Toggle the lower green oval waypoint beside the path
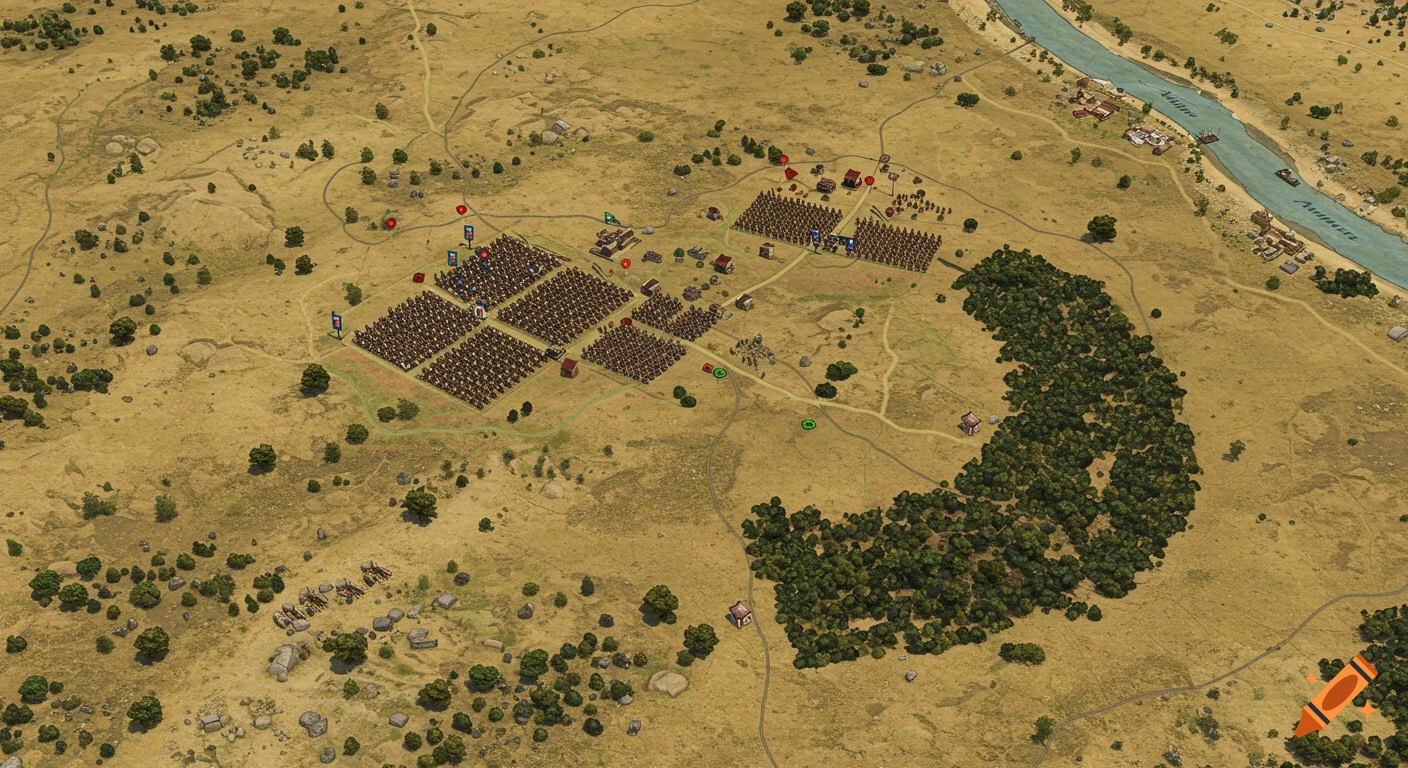Screen dimensions: 1408x768 pos(807,425)
